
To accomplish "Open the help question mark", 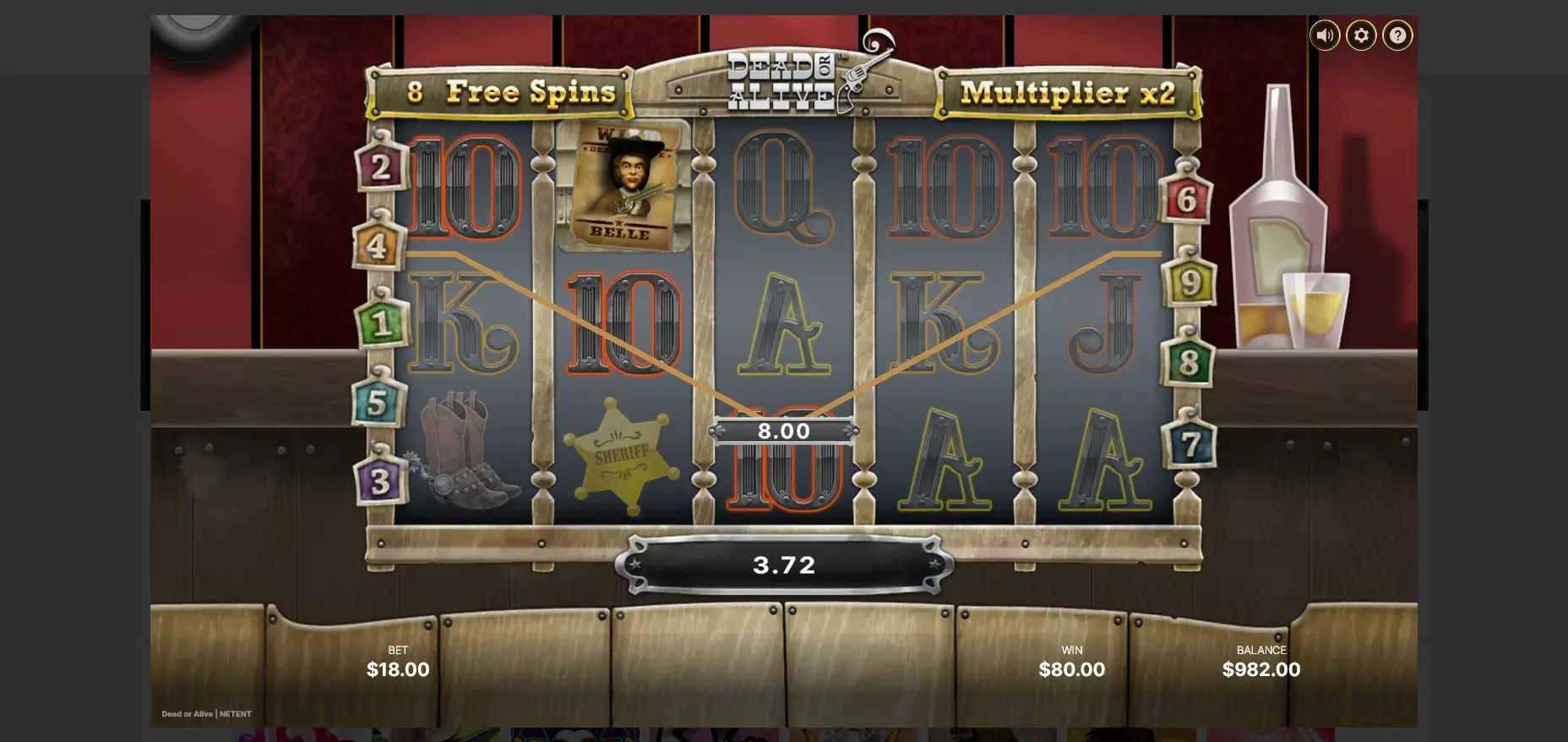I will coord(1397,35).
